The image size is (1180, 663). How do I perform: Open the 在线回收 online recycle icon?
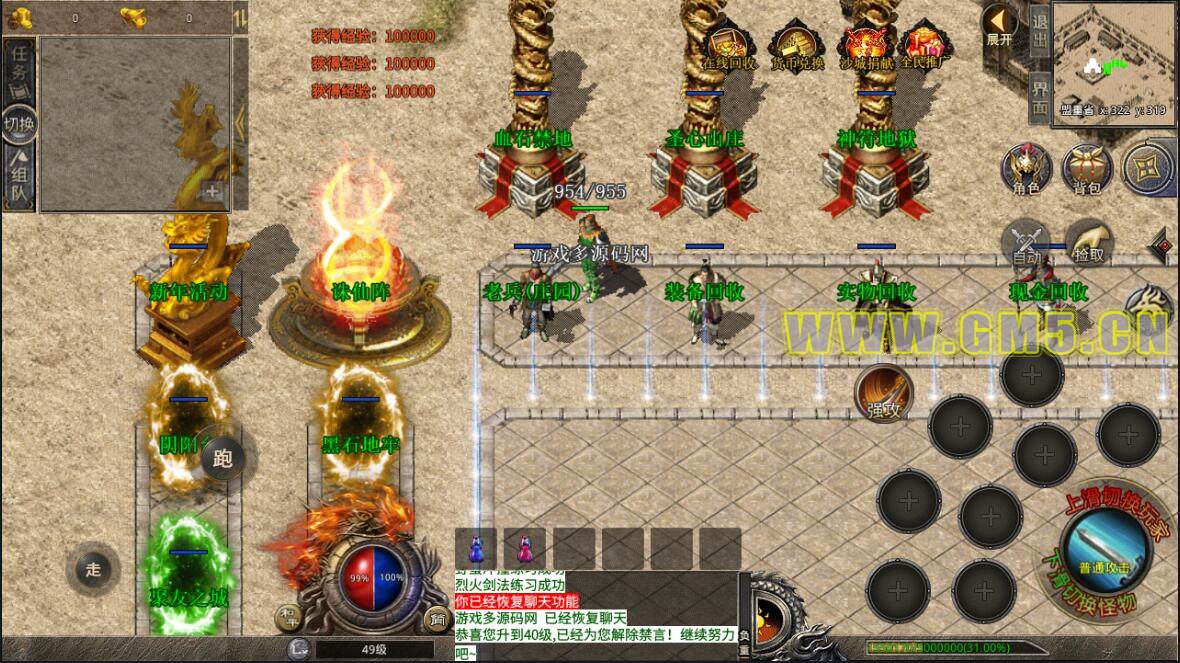tap(729, 46)
